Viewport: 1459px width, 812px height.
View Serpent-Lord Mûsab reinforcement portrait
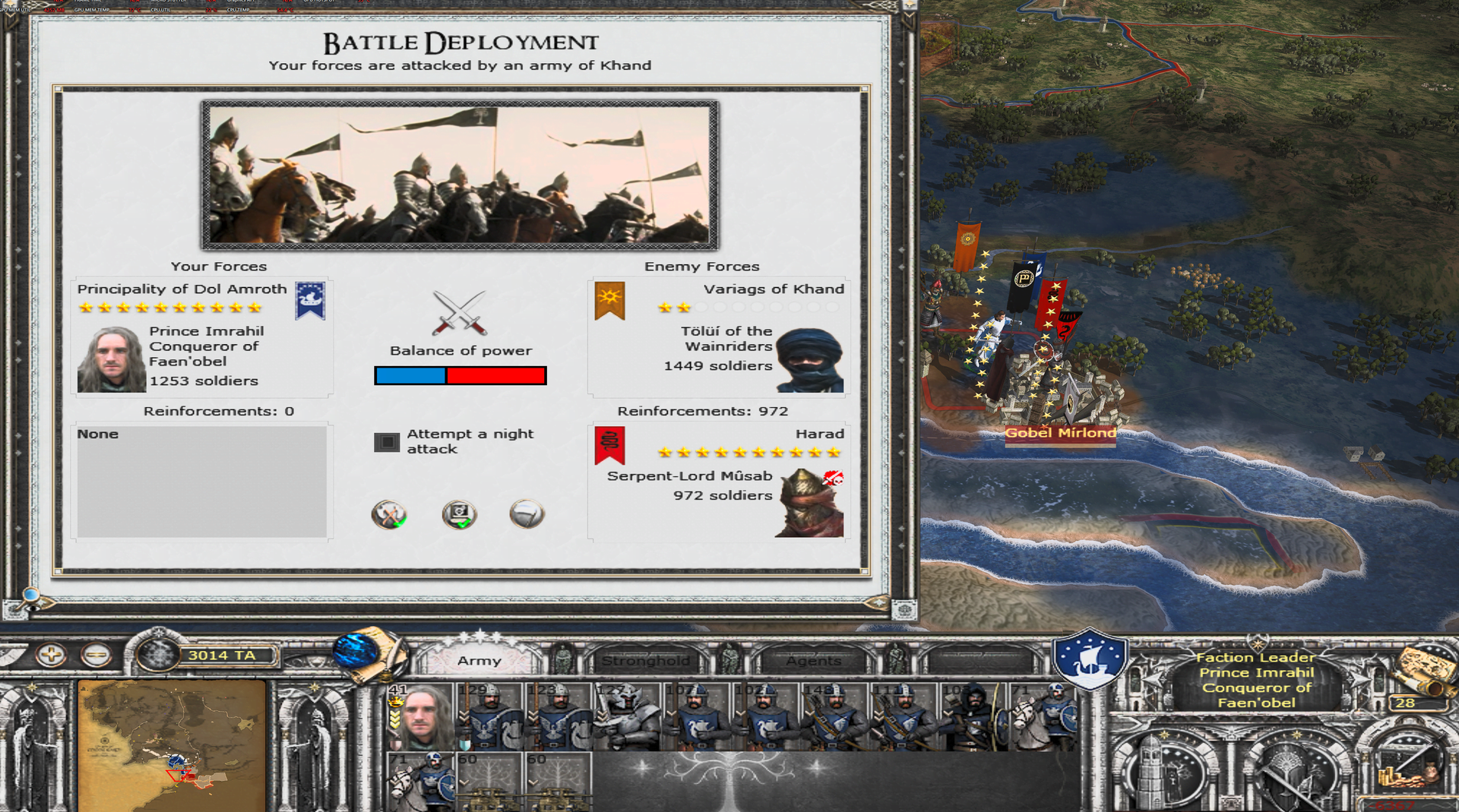click(x=810, y=503)
